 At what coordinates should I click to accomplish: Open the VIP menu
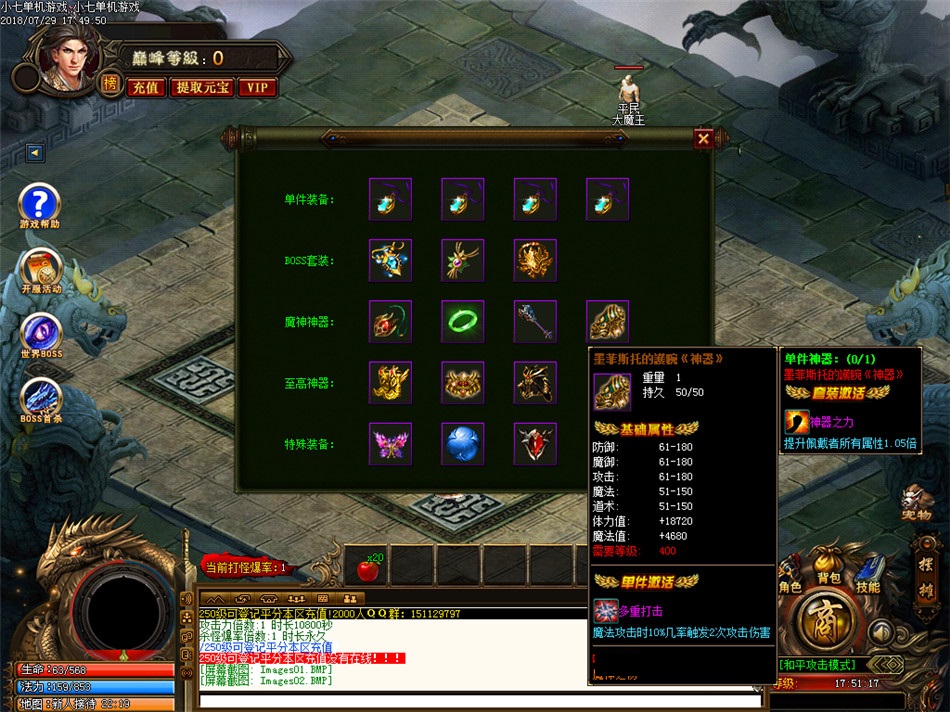(257, 87)
